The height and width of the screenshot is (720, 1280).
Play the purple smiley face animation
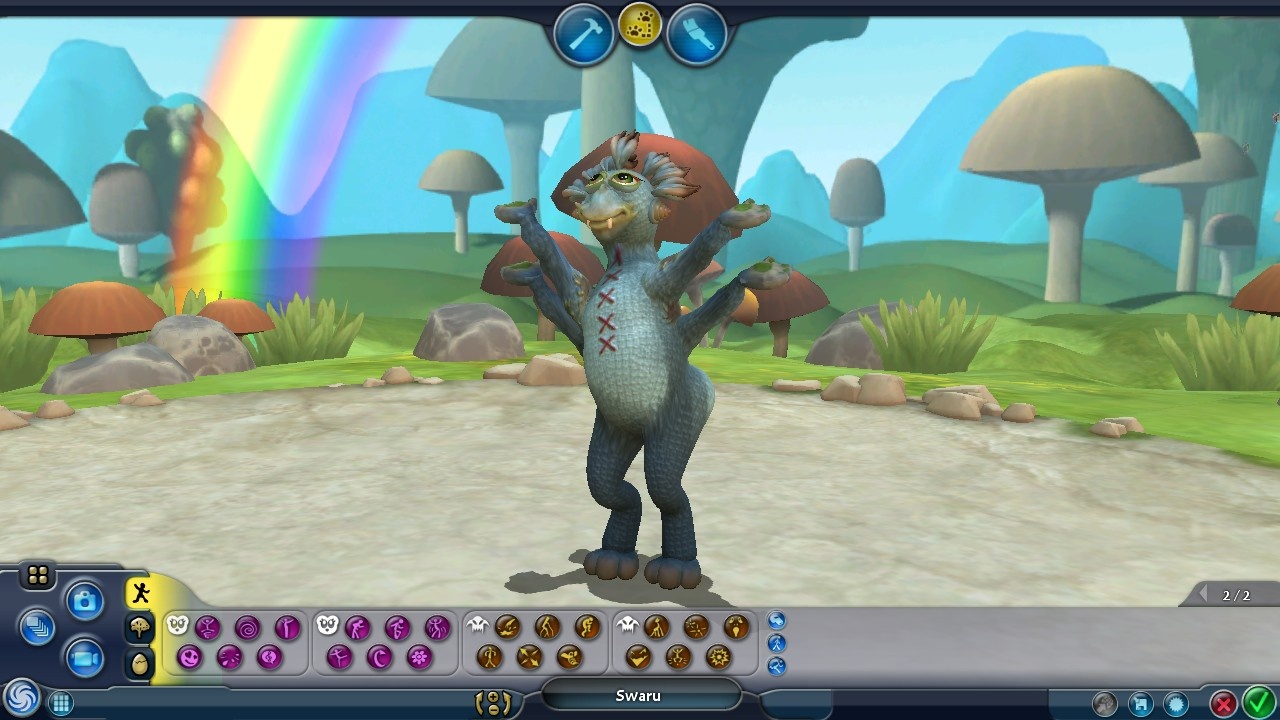coord(190,657)
